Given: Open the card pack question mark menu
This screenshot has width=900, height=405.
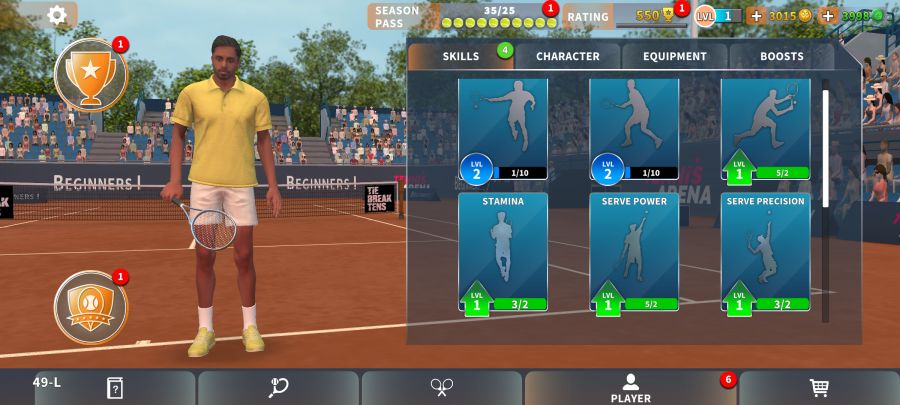Looking at the screenshot, I should point(114,388).
